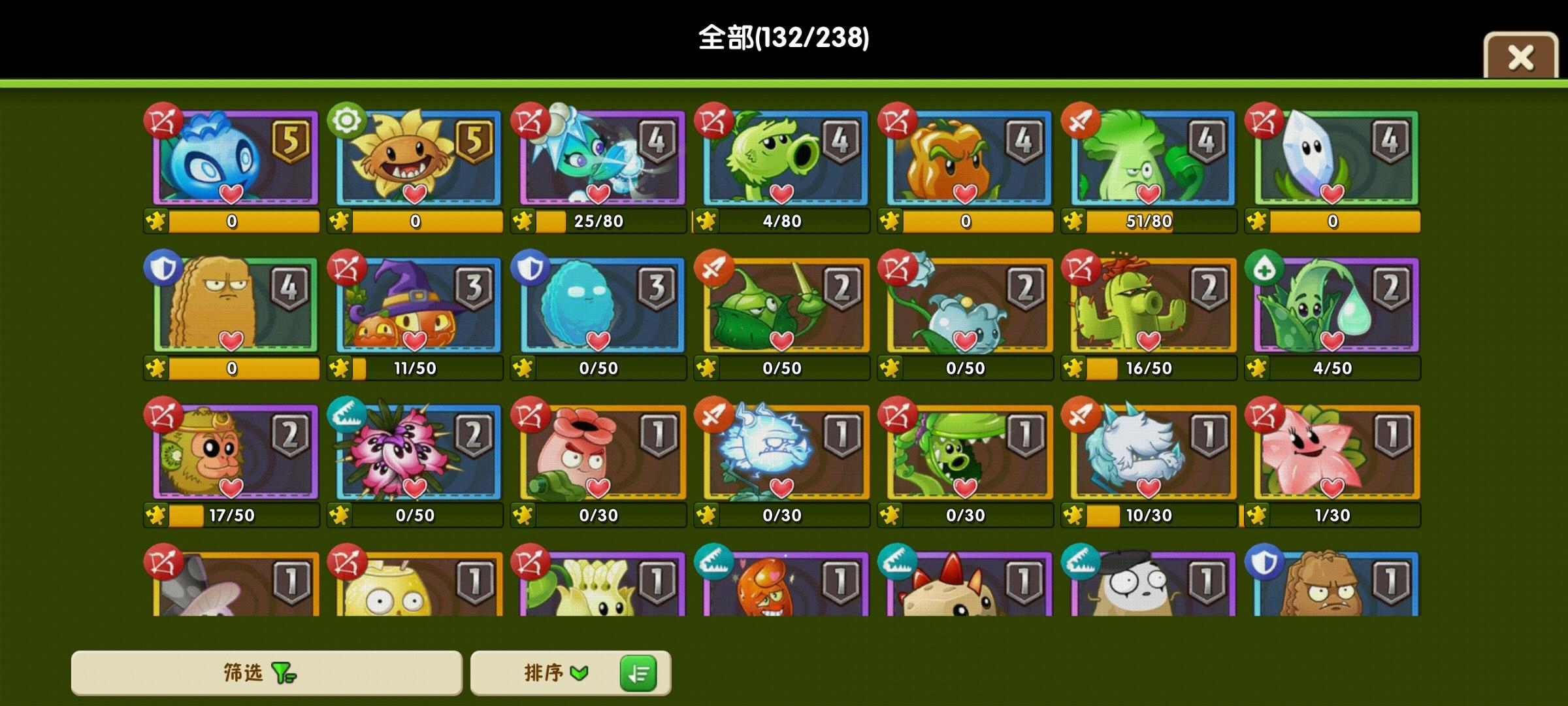Select the 全部(132/238) collection header
The height and width of the screenshot is (706, 1568).
[782, 39]
